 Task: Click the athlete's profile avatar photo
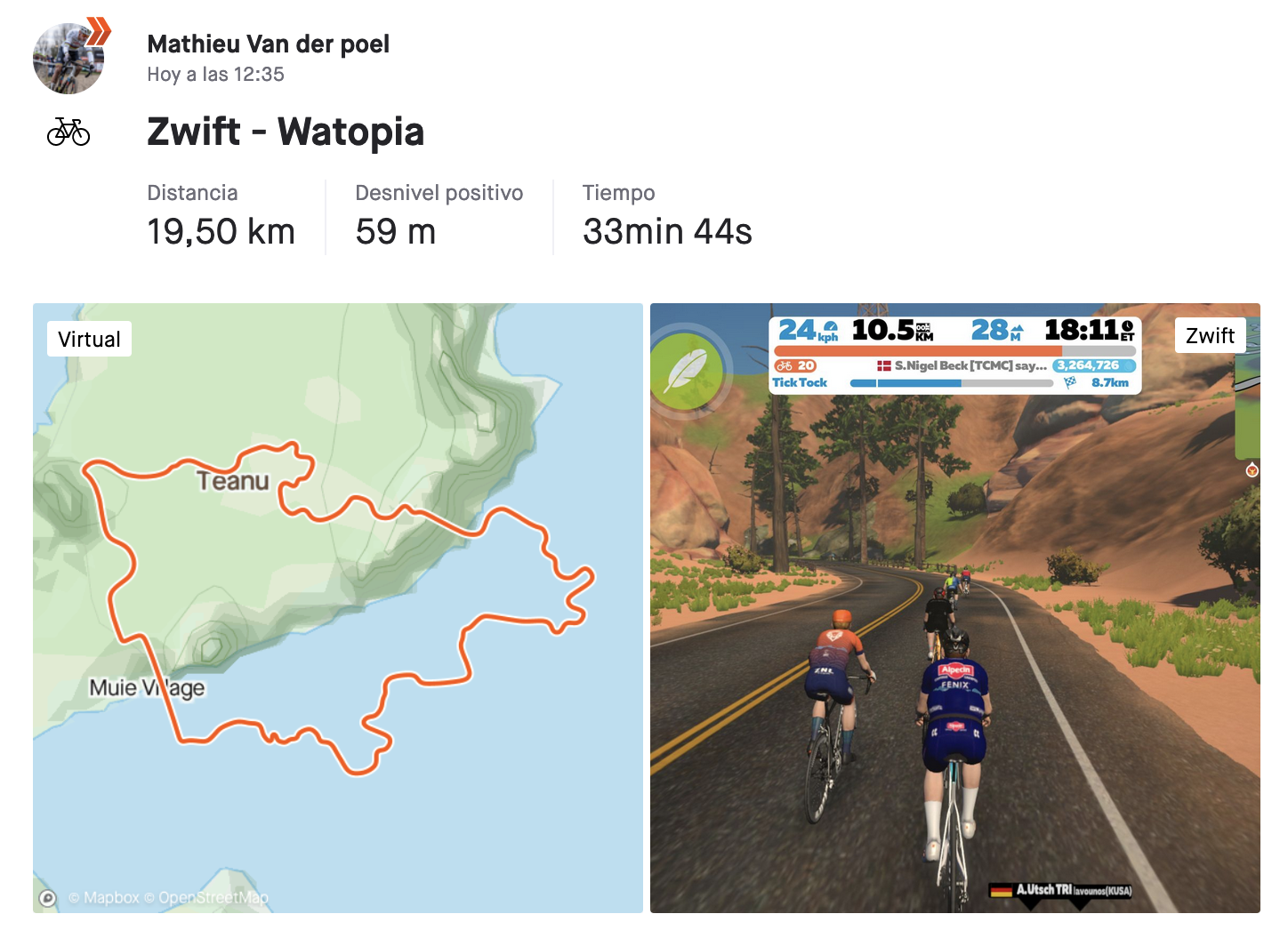[68, 59]
